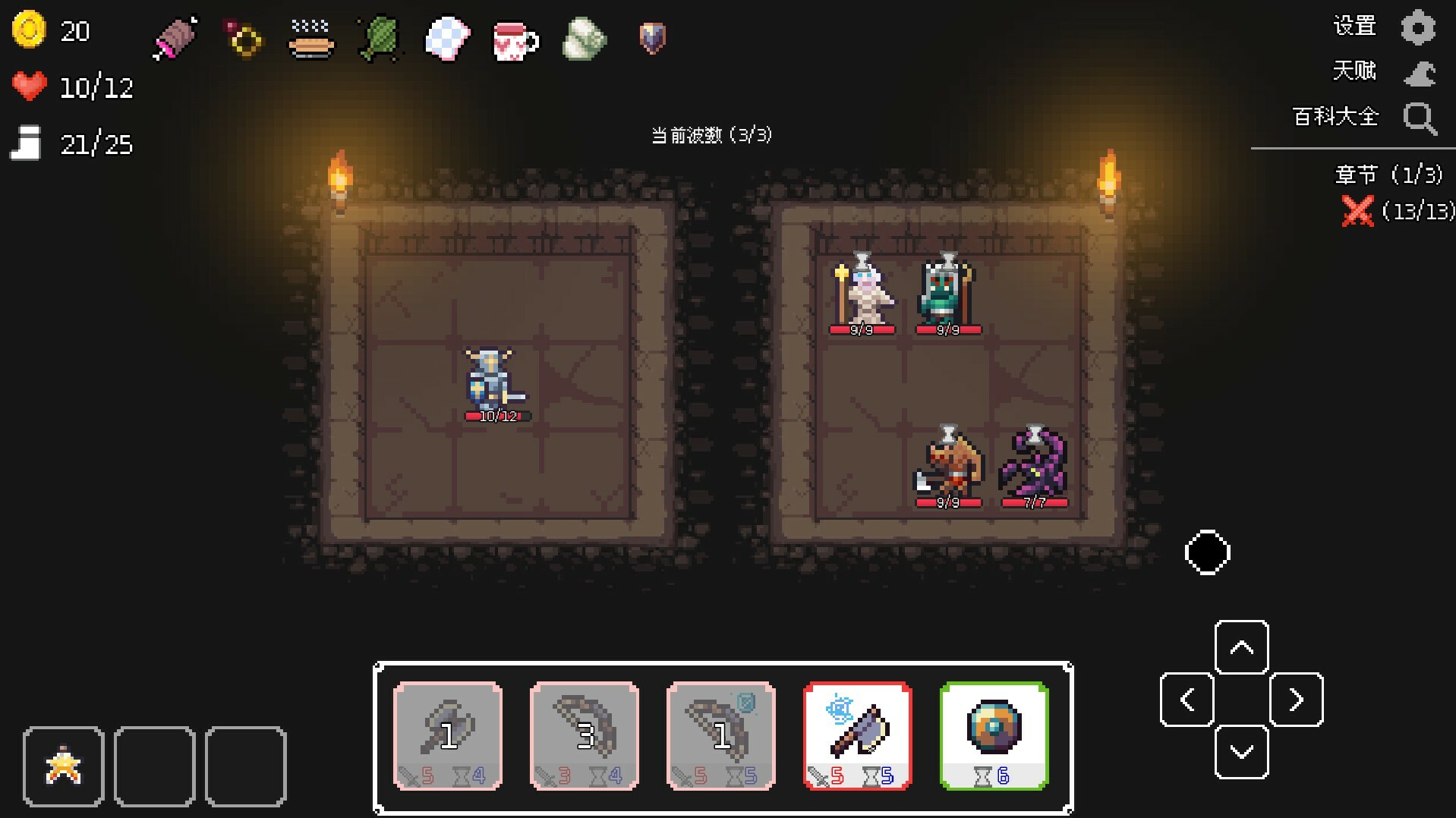
Task: Open the 天赋 talent wizard-hat icon
Action: pos(1419,72)
